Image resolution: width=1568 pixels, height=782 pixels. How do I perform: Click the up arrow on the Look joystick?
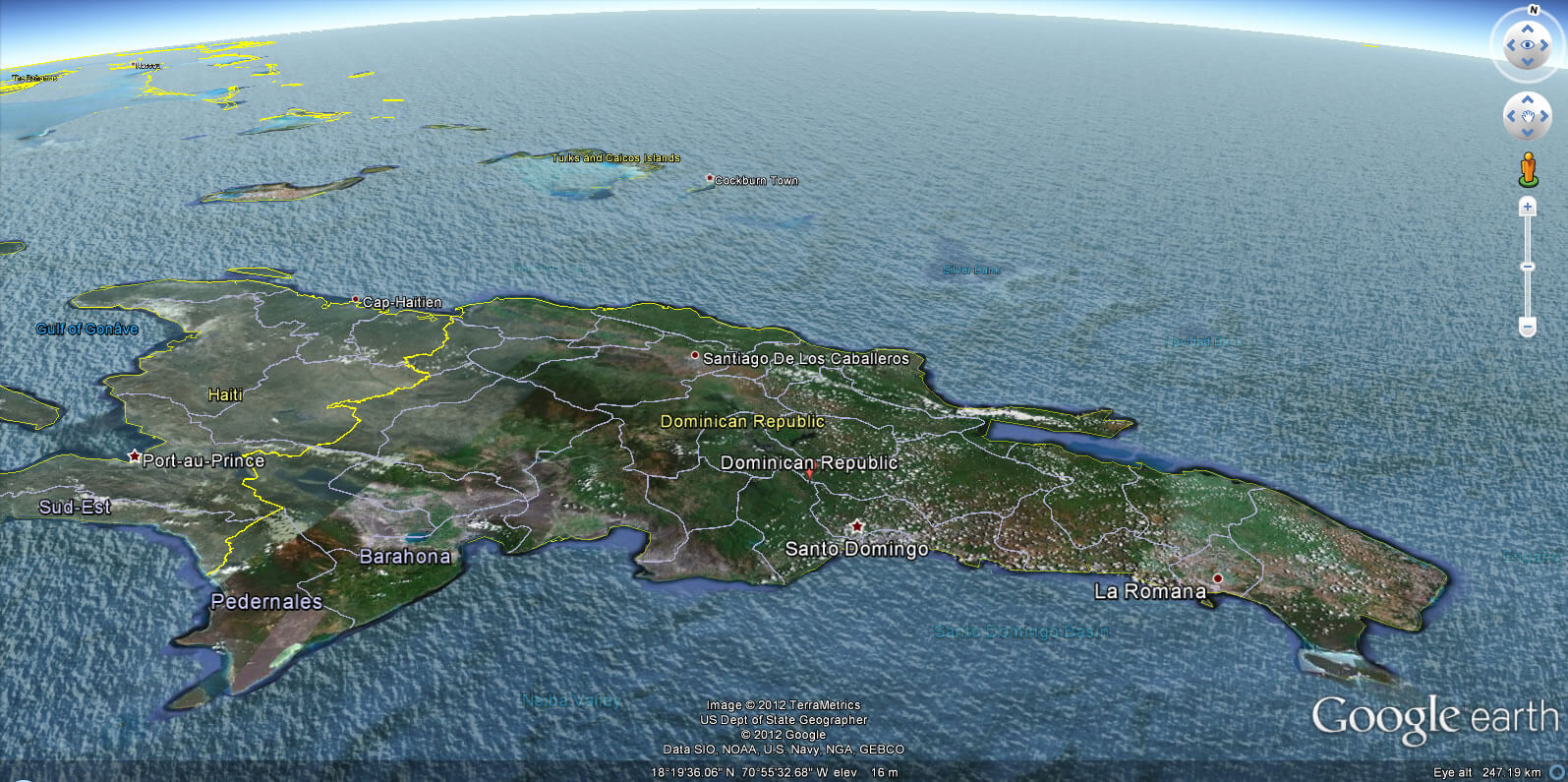1528,30
